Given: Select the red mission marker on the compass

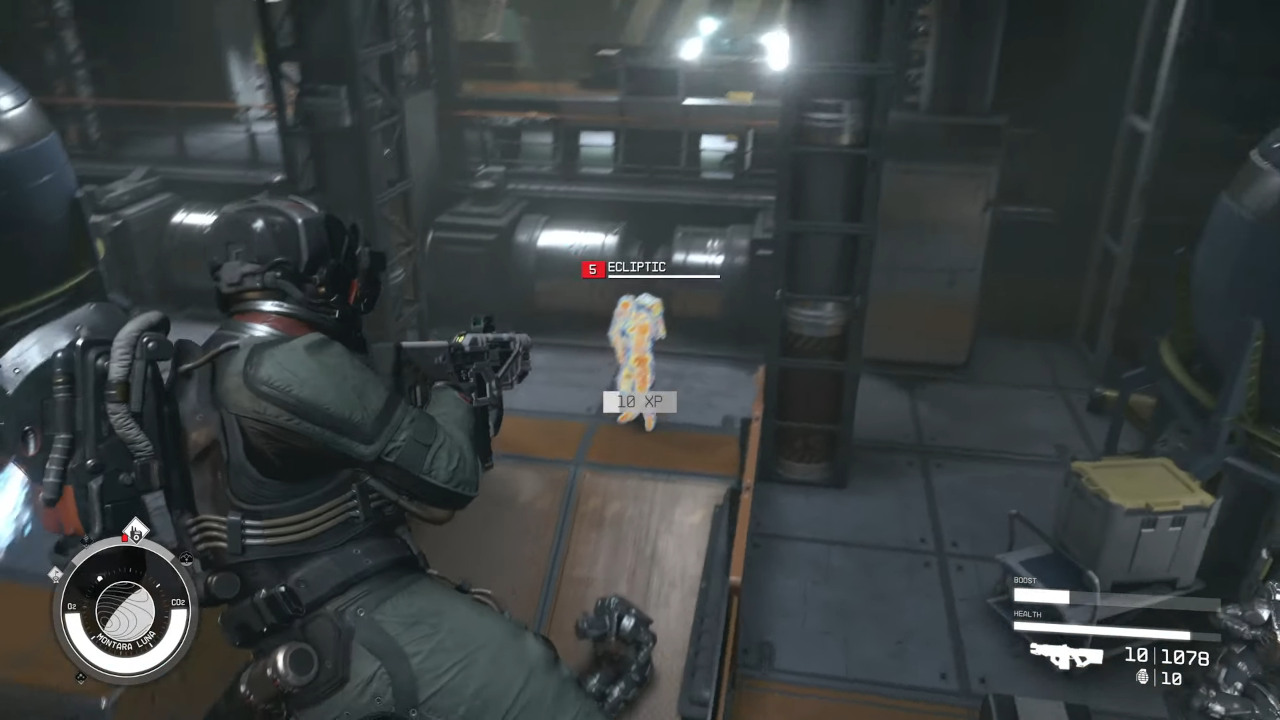Looking at the screenshot, I should click(125, 537).
